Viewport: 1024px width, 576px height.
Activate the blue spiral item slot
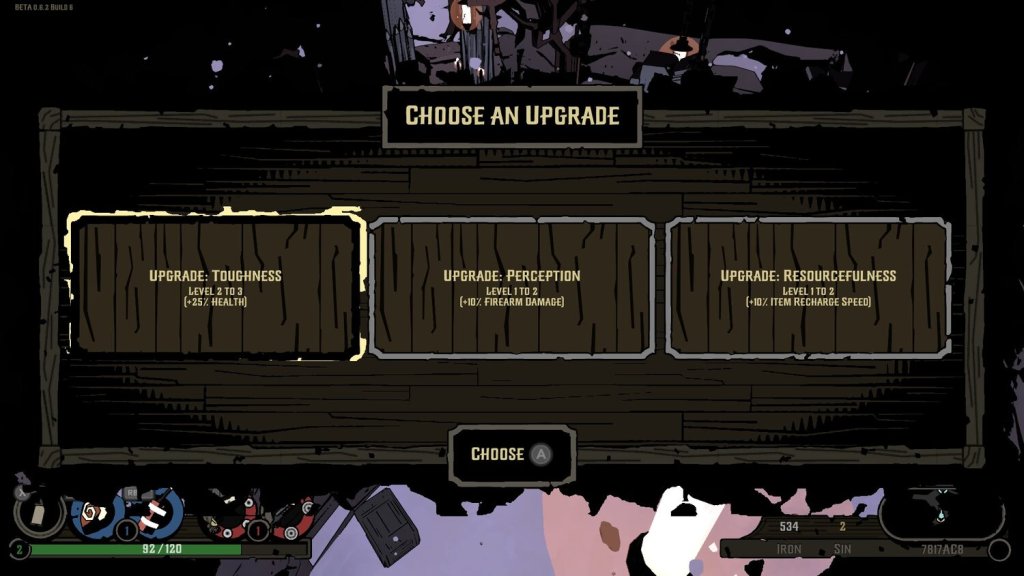pos(96,514)
